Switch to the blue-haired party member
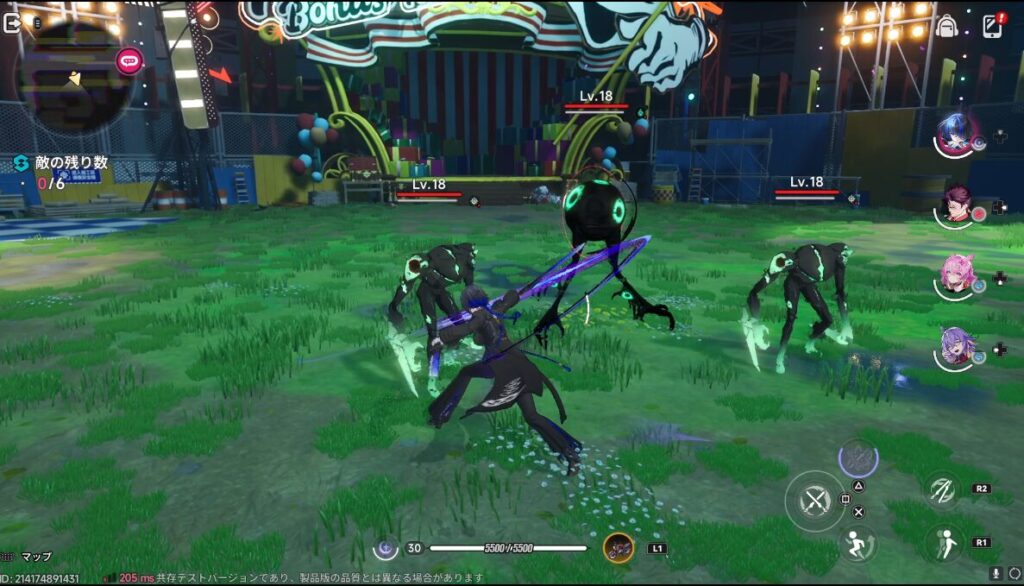Screen dimensions: 1024x586 [956, 135]
